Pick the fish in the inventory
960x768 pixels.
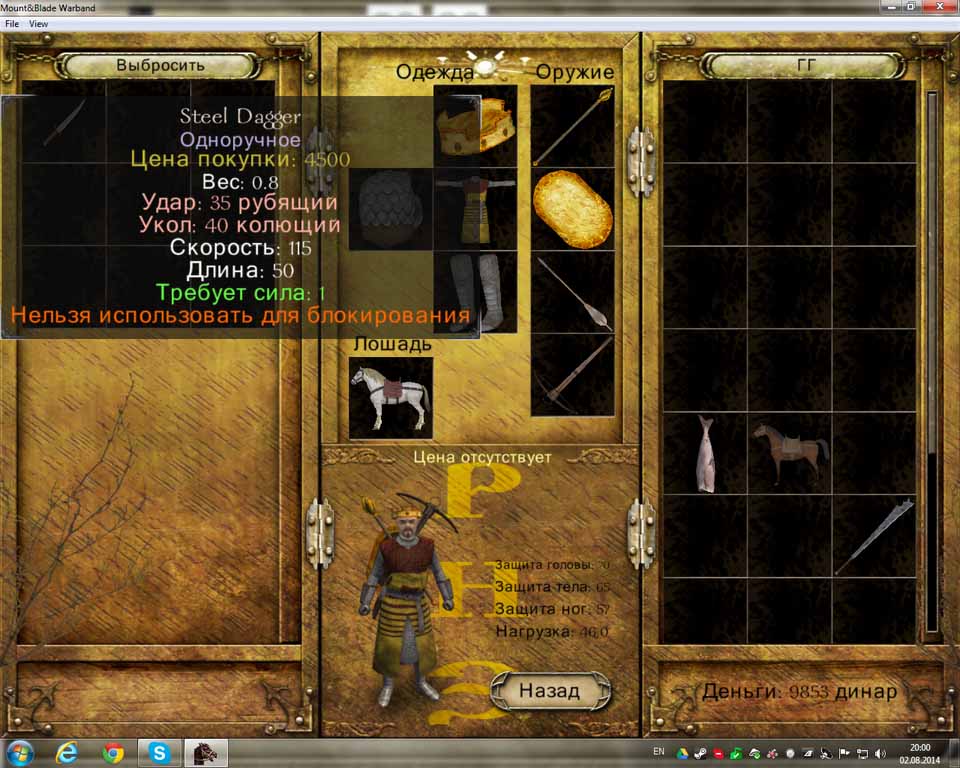[705, 453]
